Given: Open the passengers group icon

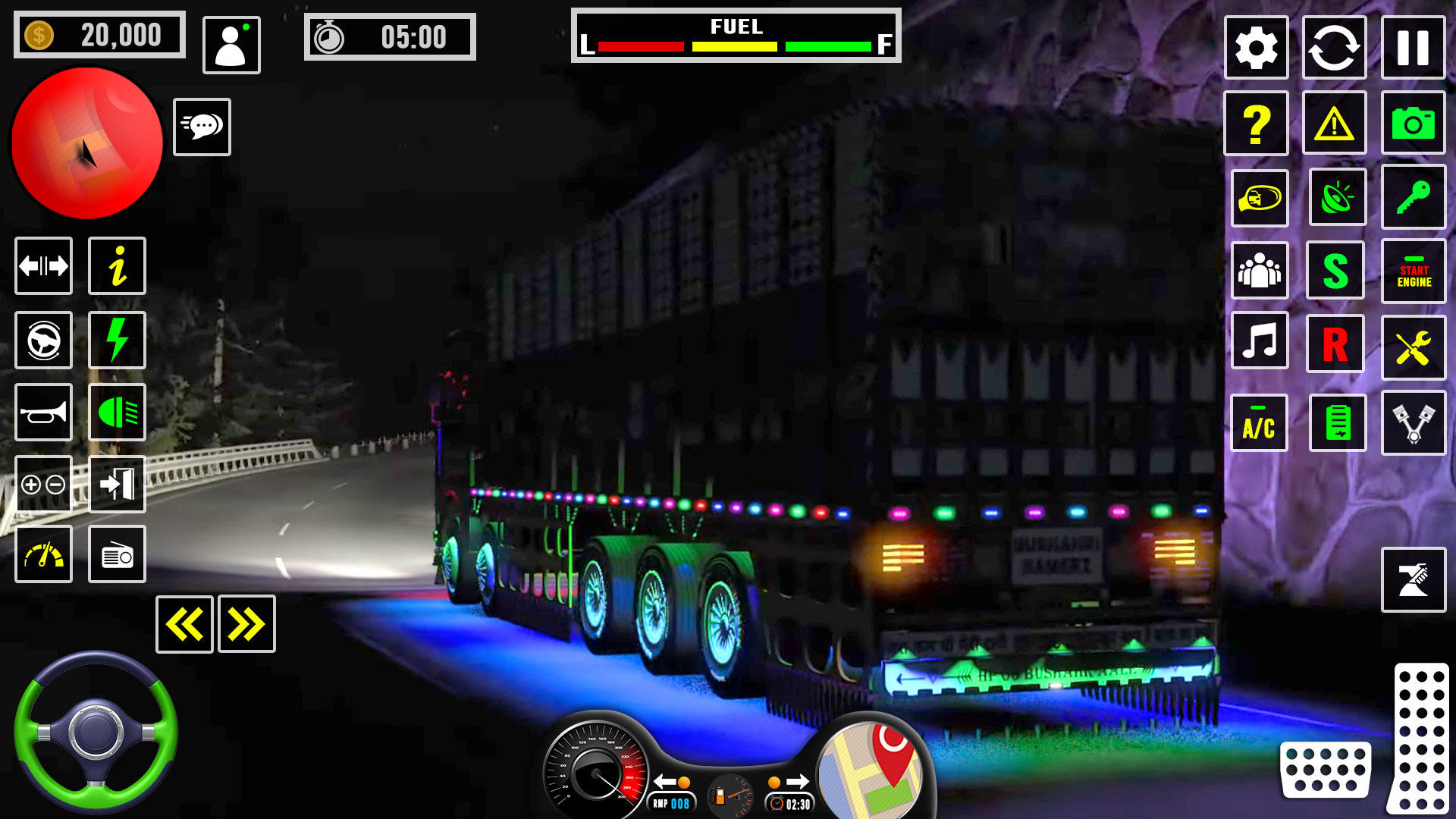Looking at the screenshot, I should (1259, 271).
